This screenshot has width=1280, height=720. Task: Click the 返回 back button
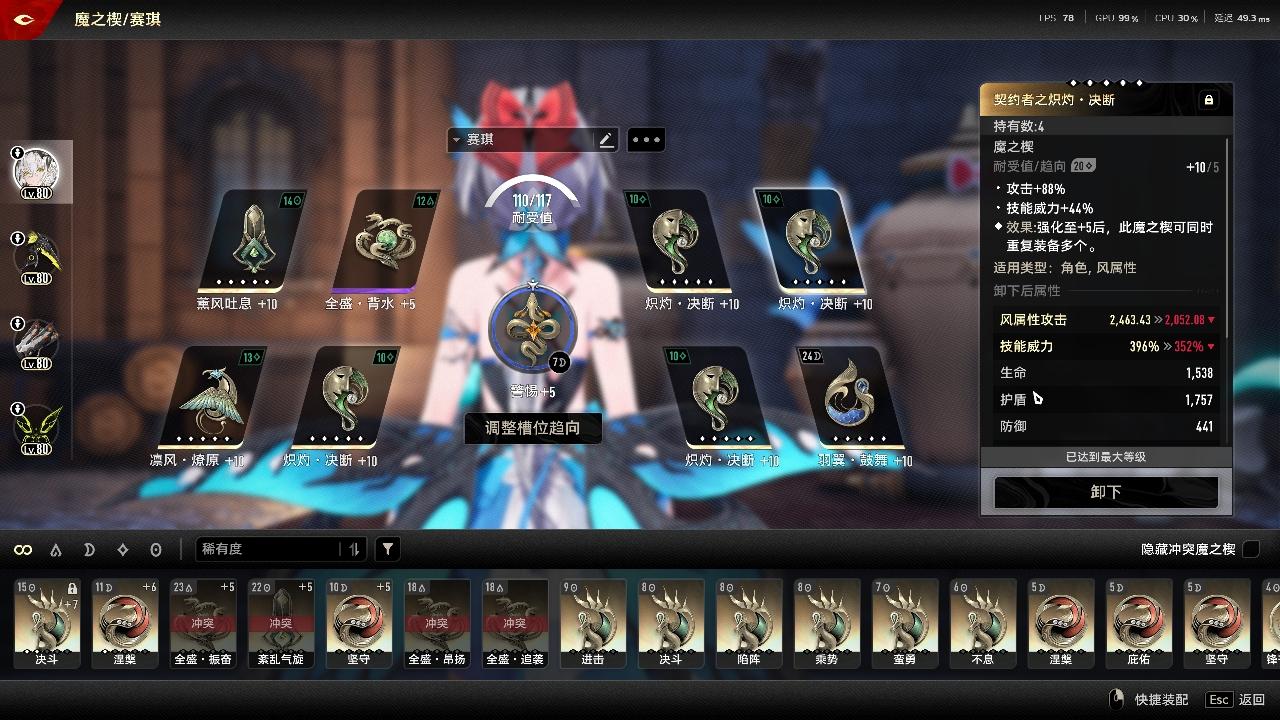point(1251,700)
